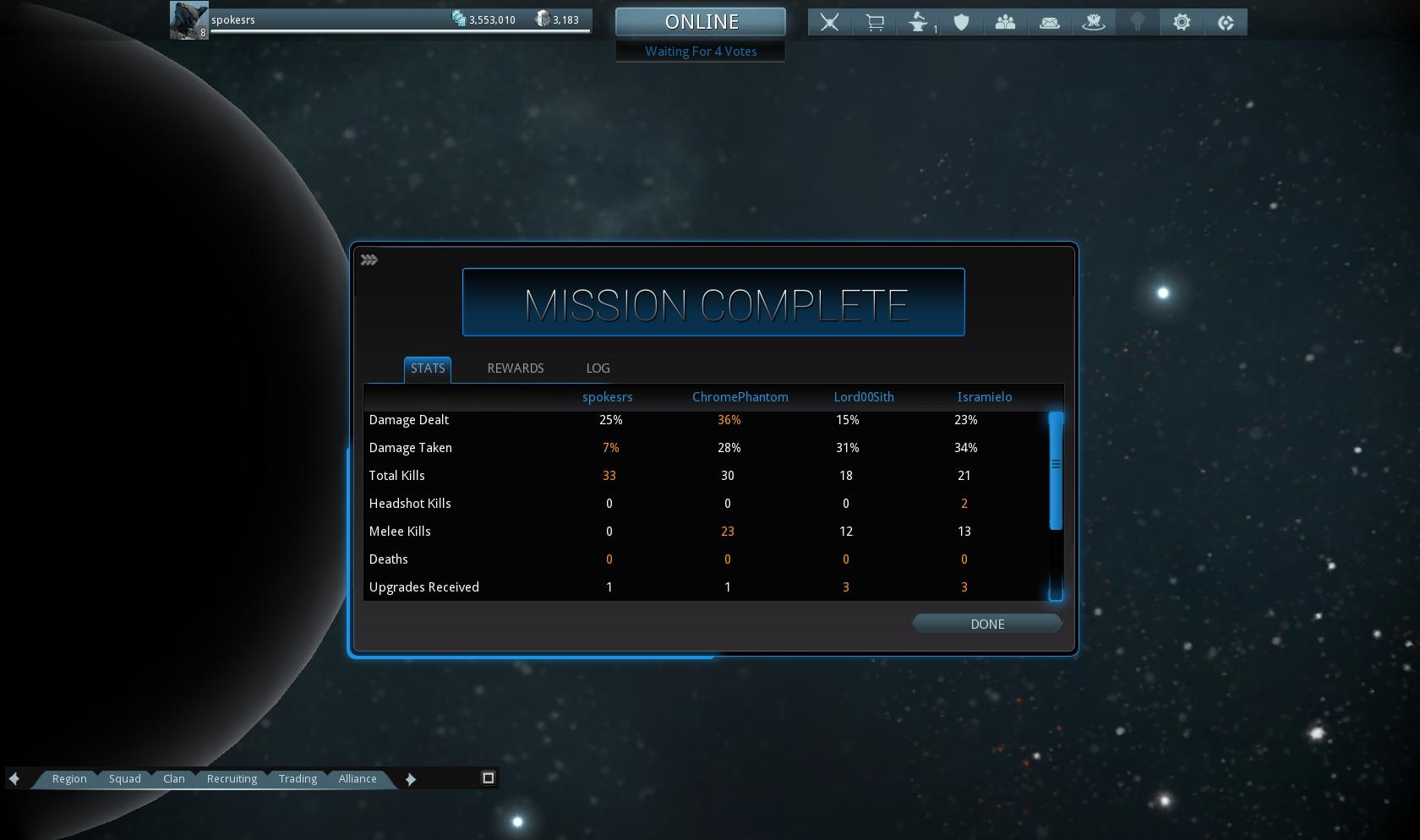Viewport: 1420px width, 840px height.
Task: Open the LOG tab
Action: [x=598, y=368]
